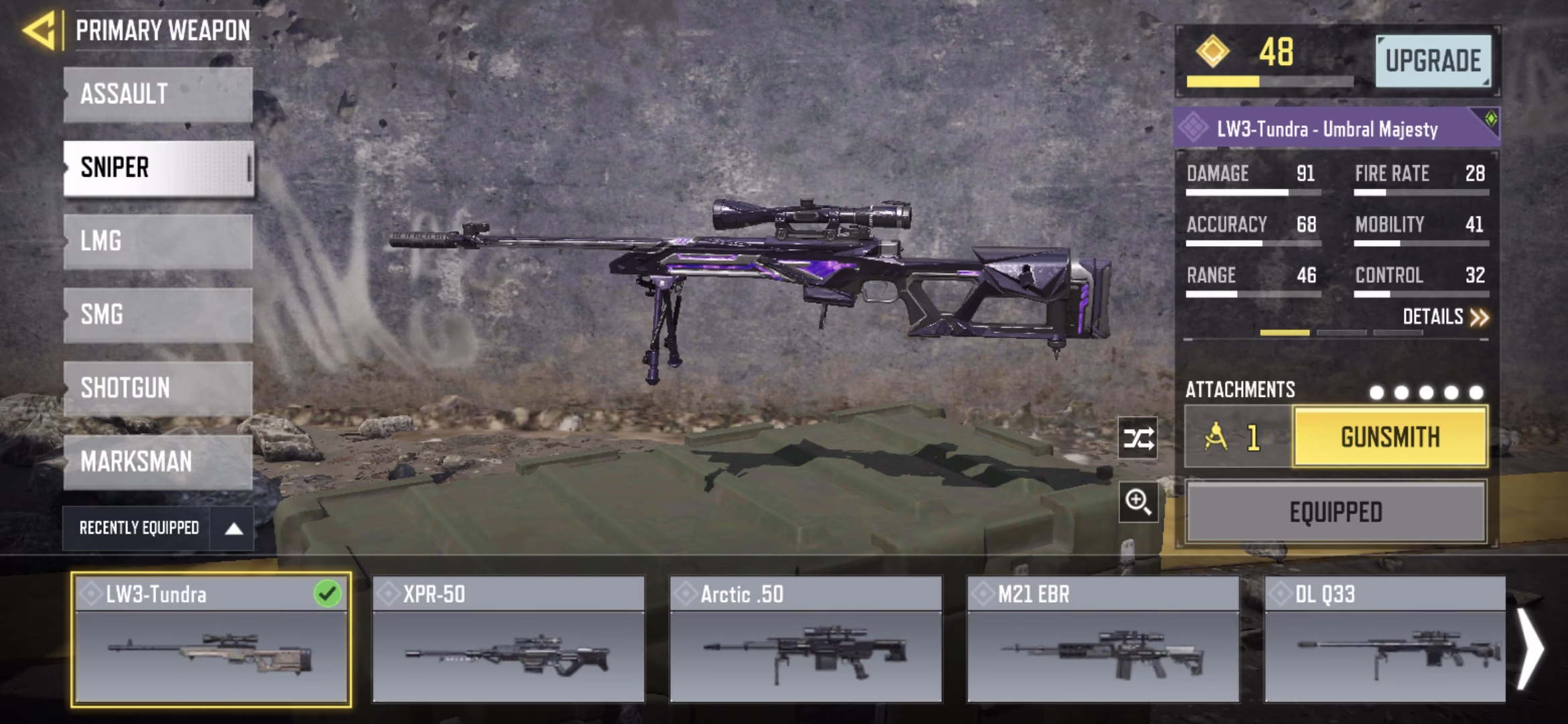Switch to the Assault weapon category
1568x724 pixels.
coord(158,95)
